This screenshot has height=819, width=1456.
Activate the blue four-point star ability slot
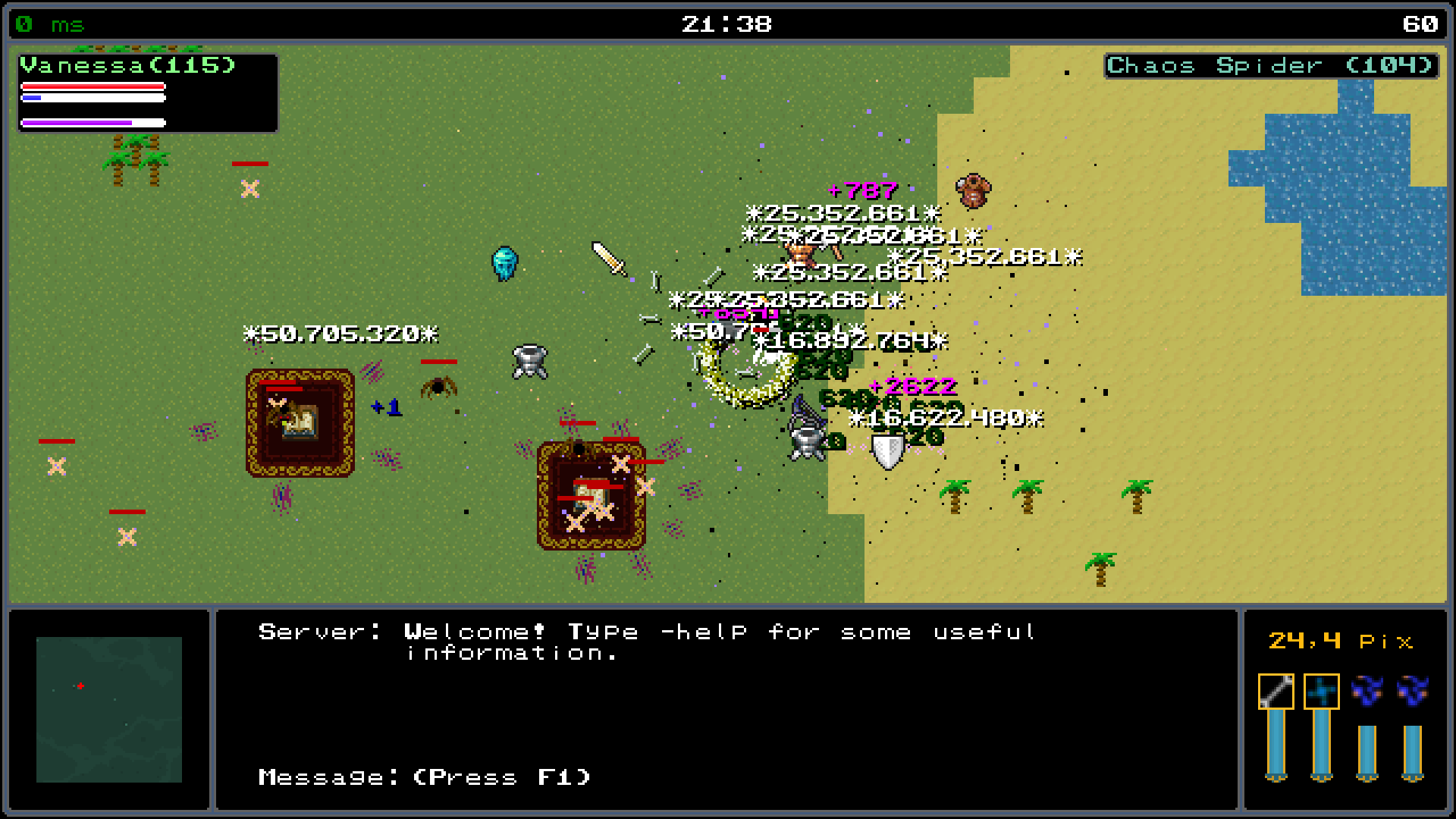pyautogui.click(x=1321, y=692)
